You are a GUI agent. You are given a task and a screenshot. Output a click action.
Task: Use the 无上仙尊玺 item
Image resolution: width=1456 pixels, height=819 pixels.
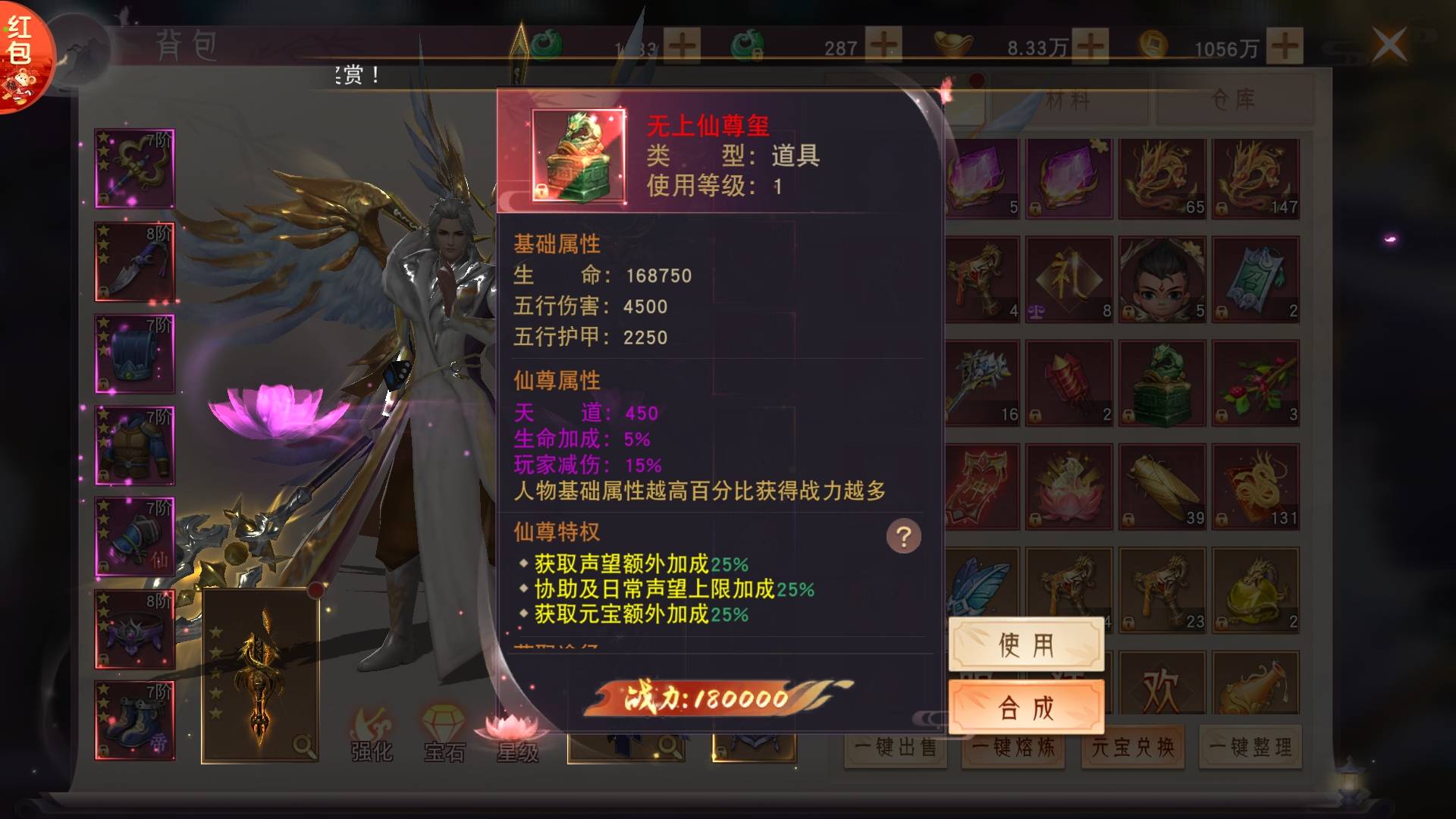click(x=1026, y=645)
